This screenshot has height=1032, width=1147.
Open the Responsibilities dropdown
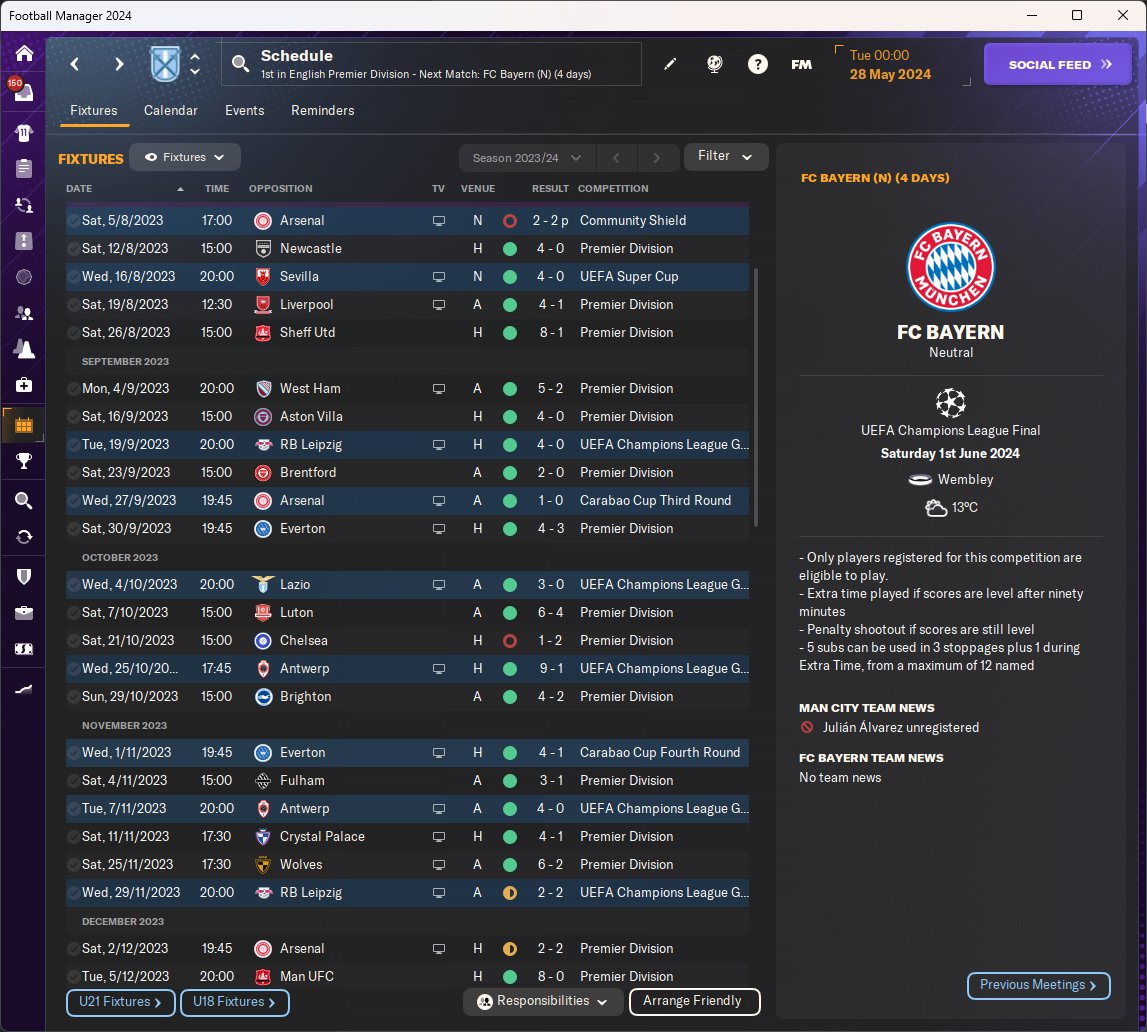(x=543, y=1001)
